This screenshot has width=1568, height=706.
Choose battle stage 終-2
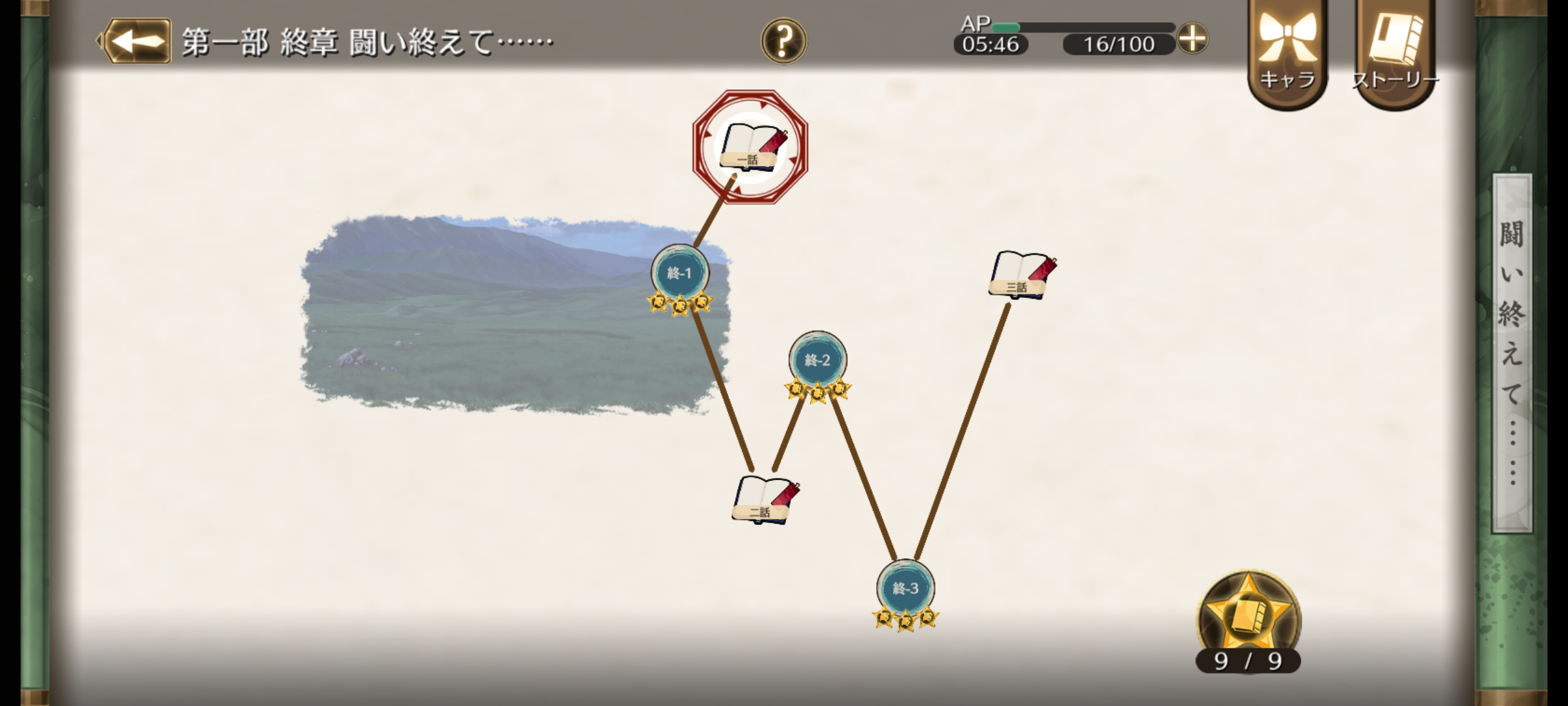(817, 360)
